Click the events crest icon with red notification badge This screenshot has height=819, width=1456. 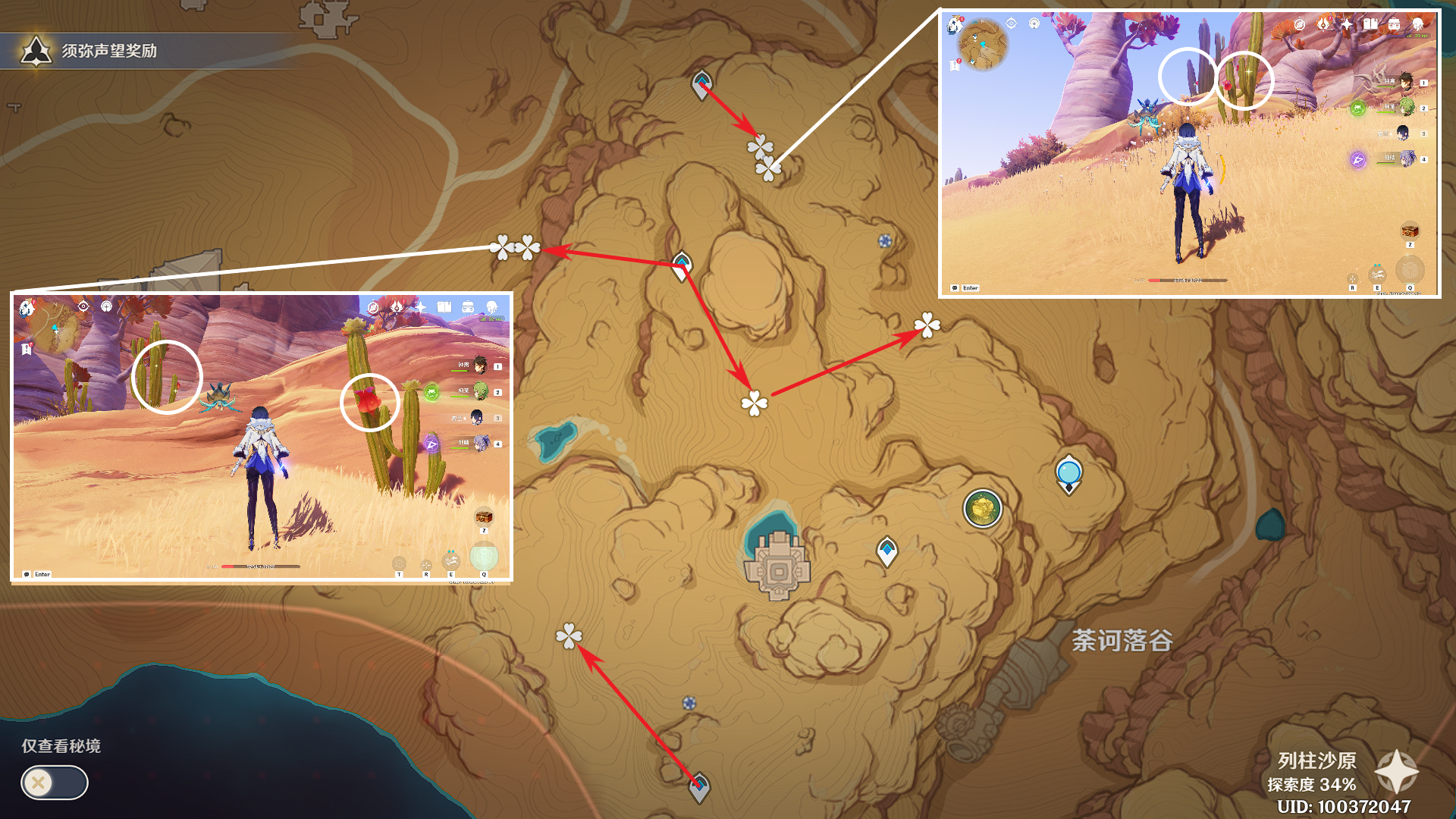tap(1324, 24)
